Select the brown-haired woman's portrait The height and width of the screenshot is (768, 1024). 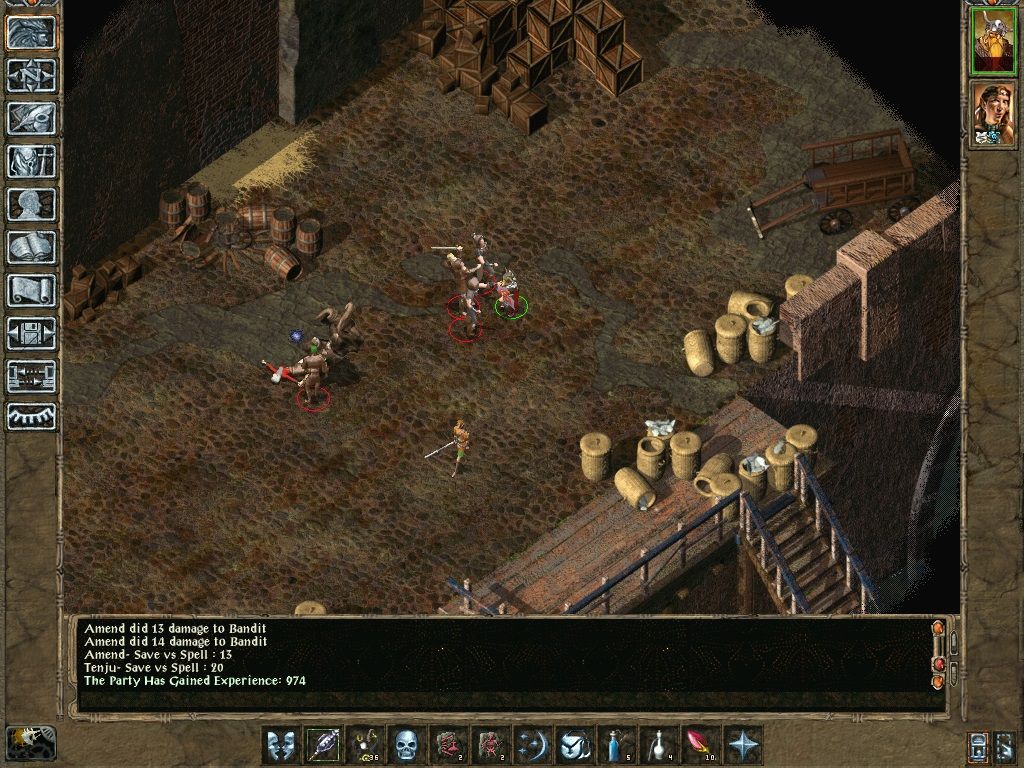(994, 113)
